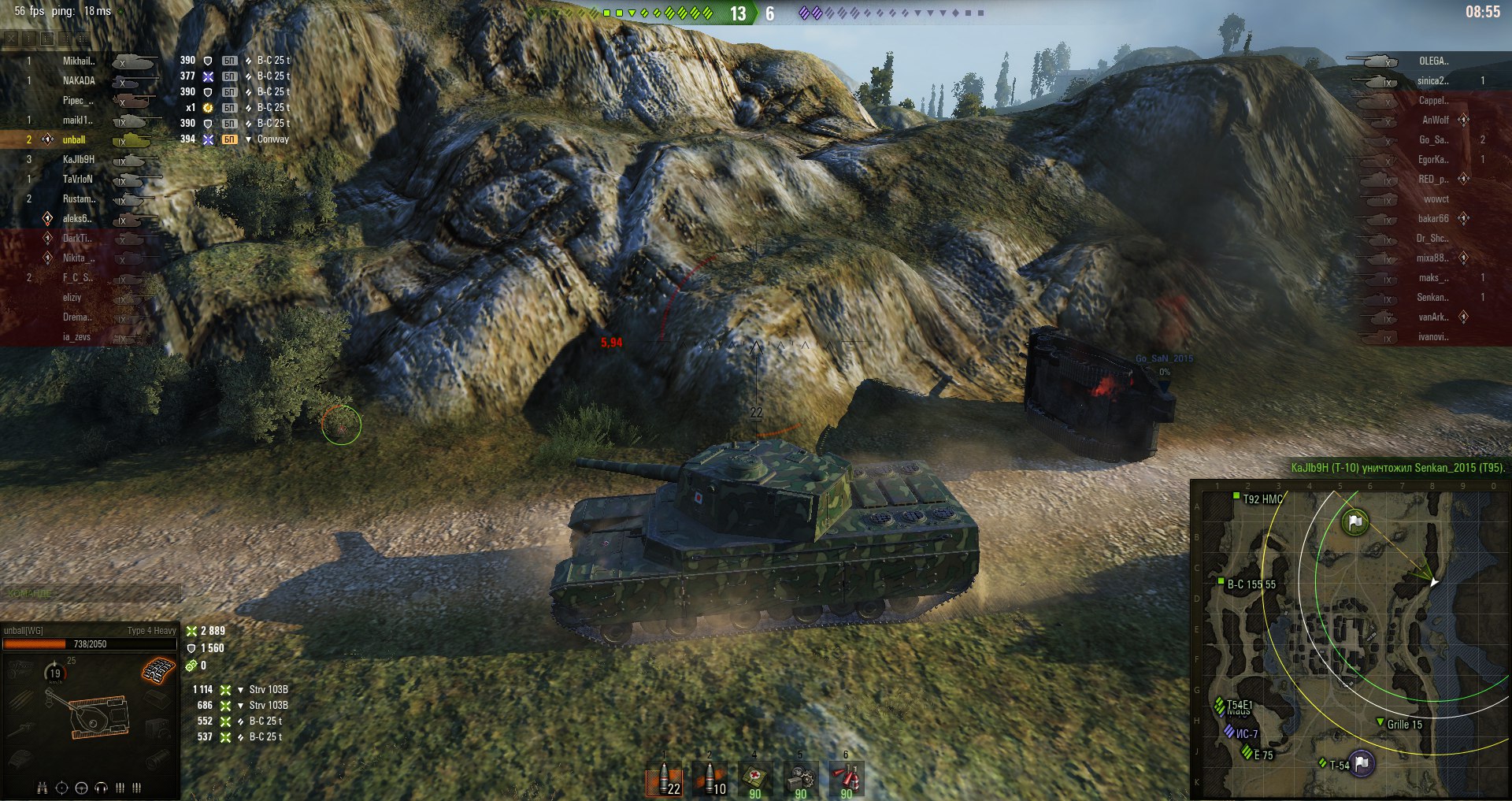Viewport: 1512px width, 801px height.
Task: Select the T92 HMC marker on minimap
Action: pyautogui.click(x=1236, y=496)
